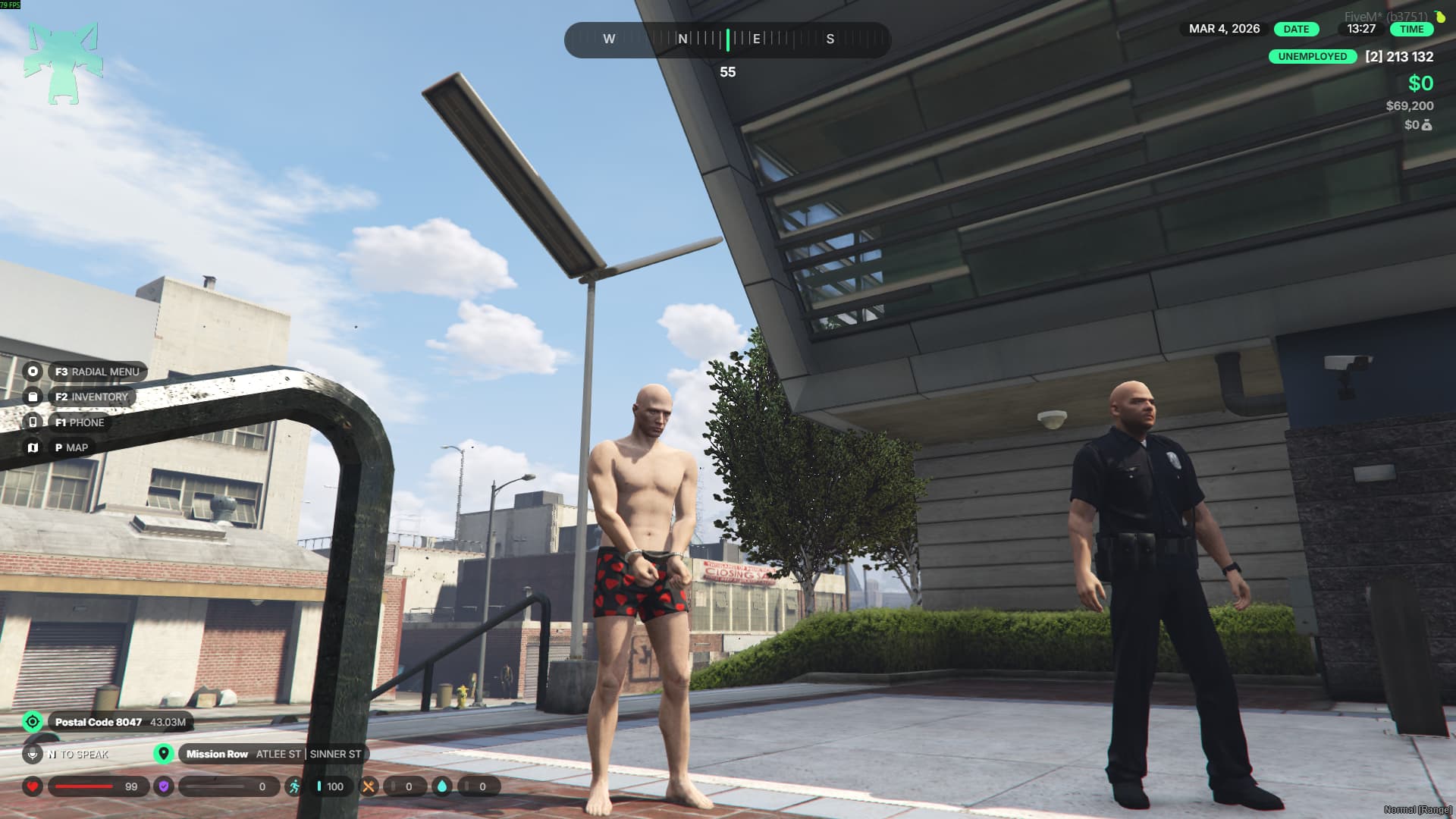Select the Postal Code crosshair icon
The height and width of the screenshot is (819, 1456).
[x=33, y=721]
